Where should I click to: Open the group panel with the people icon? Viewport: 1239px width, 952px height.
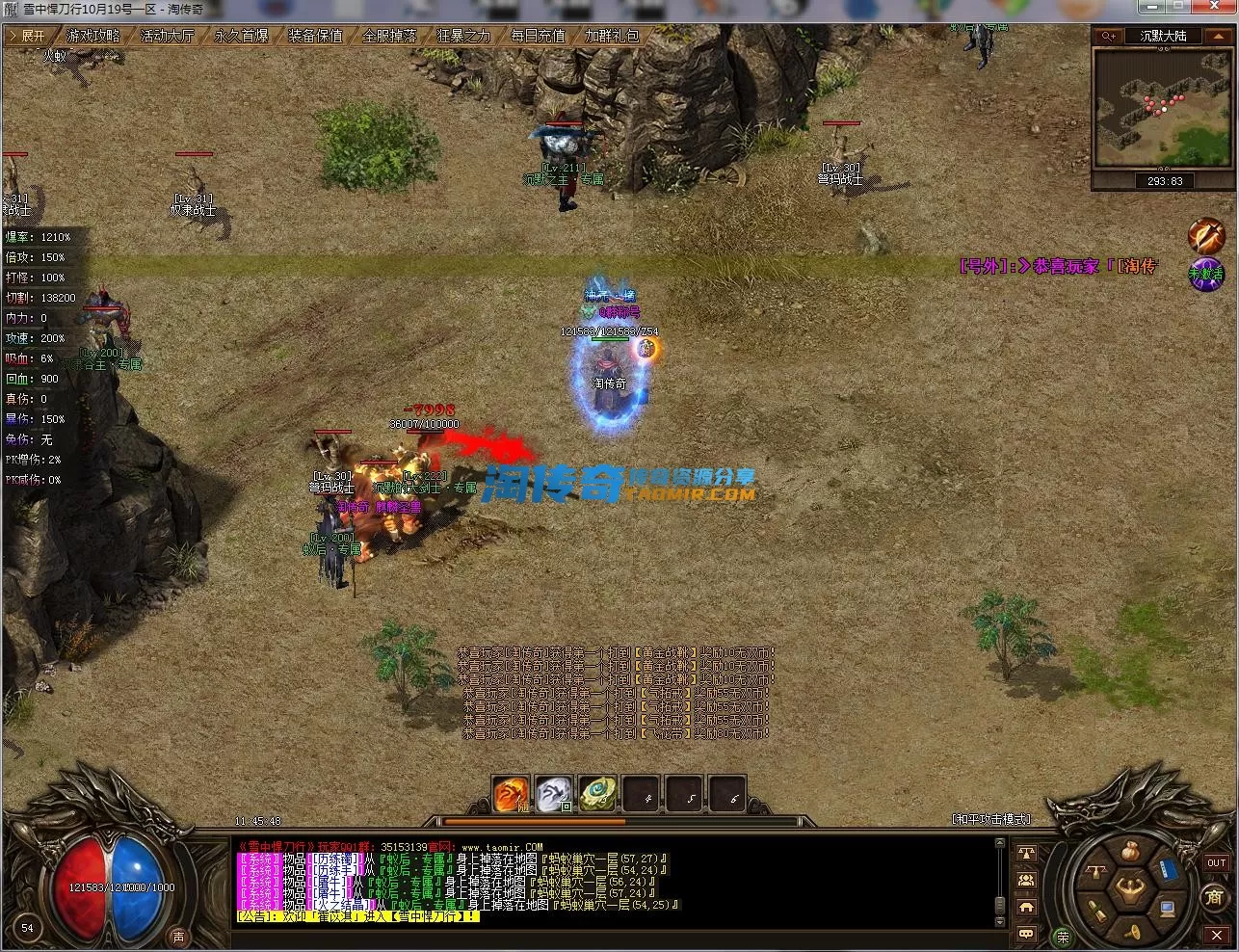point(1026,880)
